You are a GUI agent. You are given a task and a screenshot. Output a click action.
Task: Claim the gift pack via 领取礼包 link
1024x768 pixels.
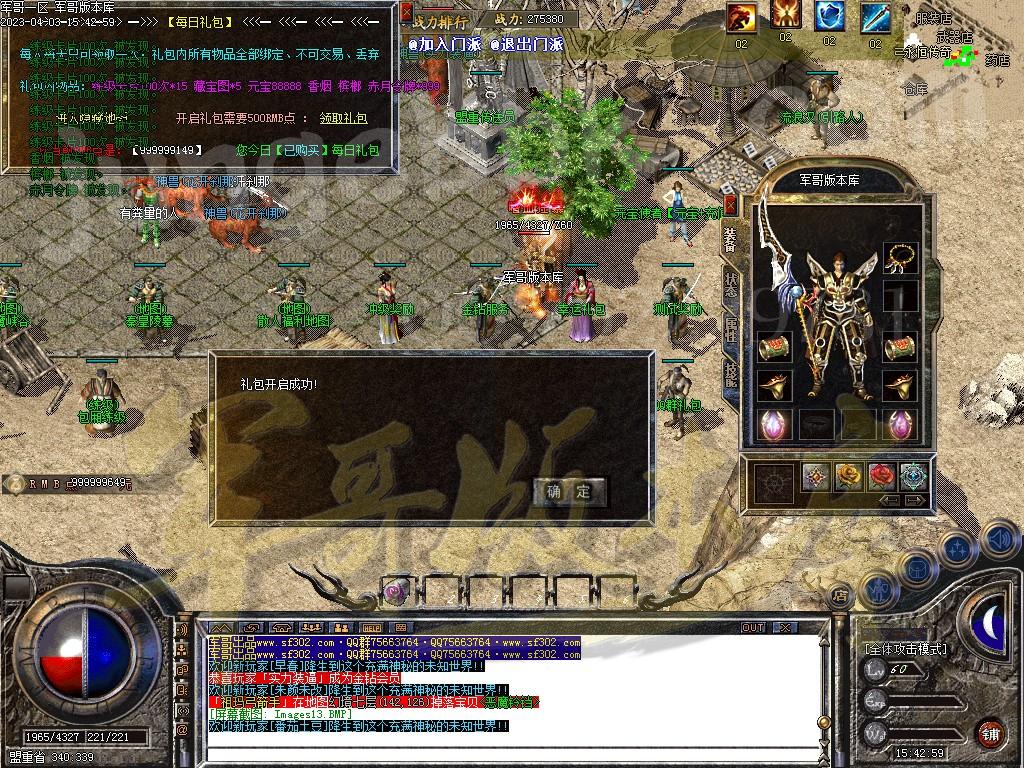[343, 118]
